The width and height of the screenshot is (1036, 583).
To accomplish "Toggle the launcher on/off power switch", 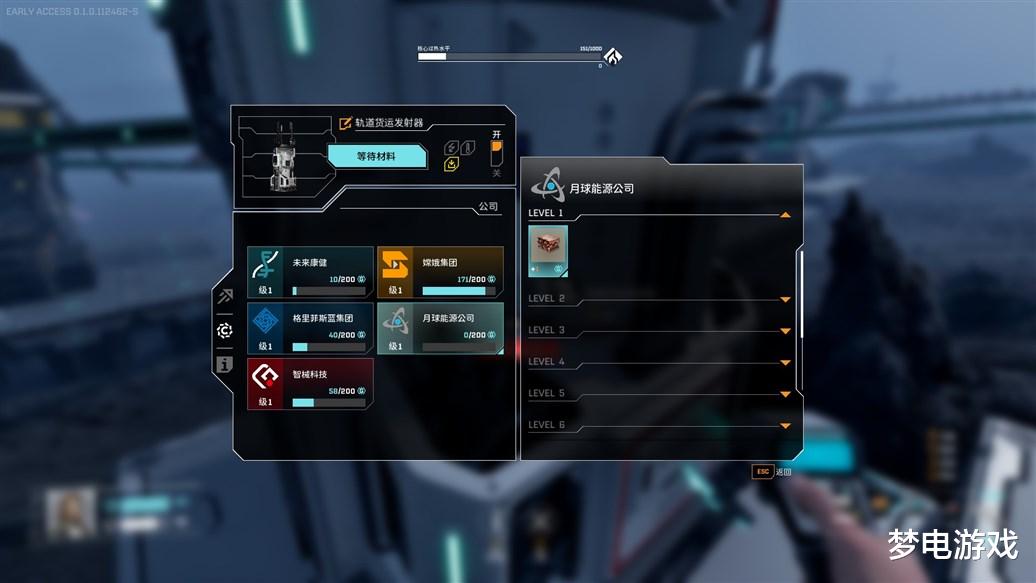I will tap(496, 153).
